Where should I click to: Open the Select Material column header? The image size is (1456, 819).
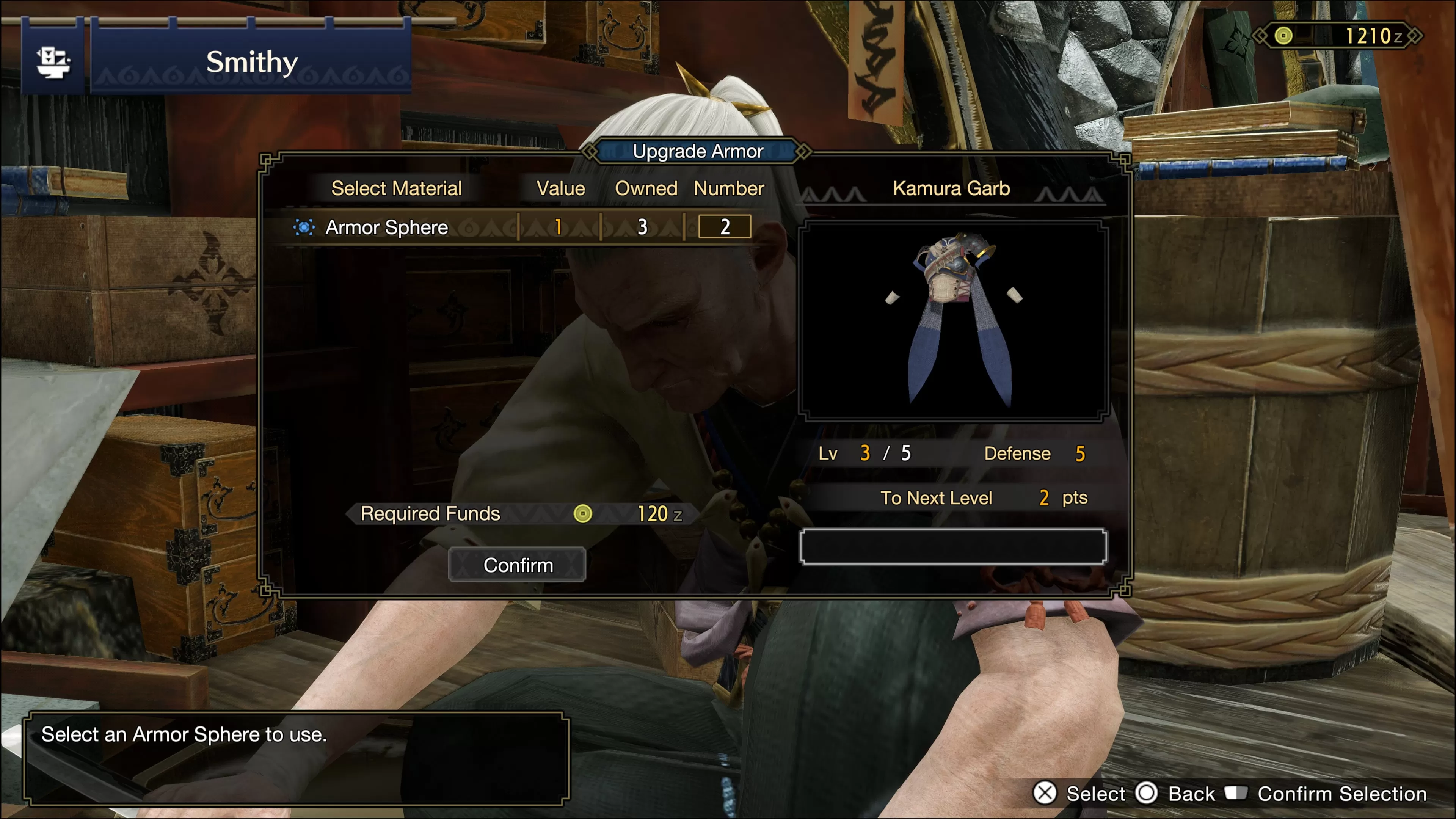click(x=397, y=188)
